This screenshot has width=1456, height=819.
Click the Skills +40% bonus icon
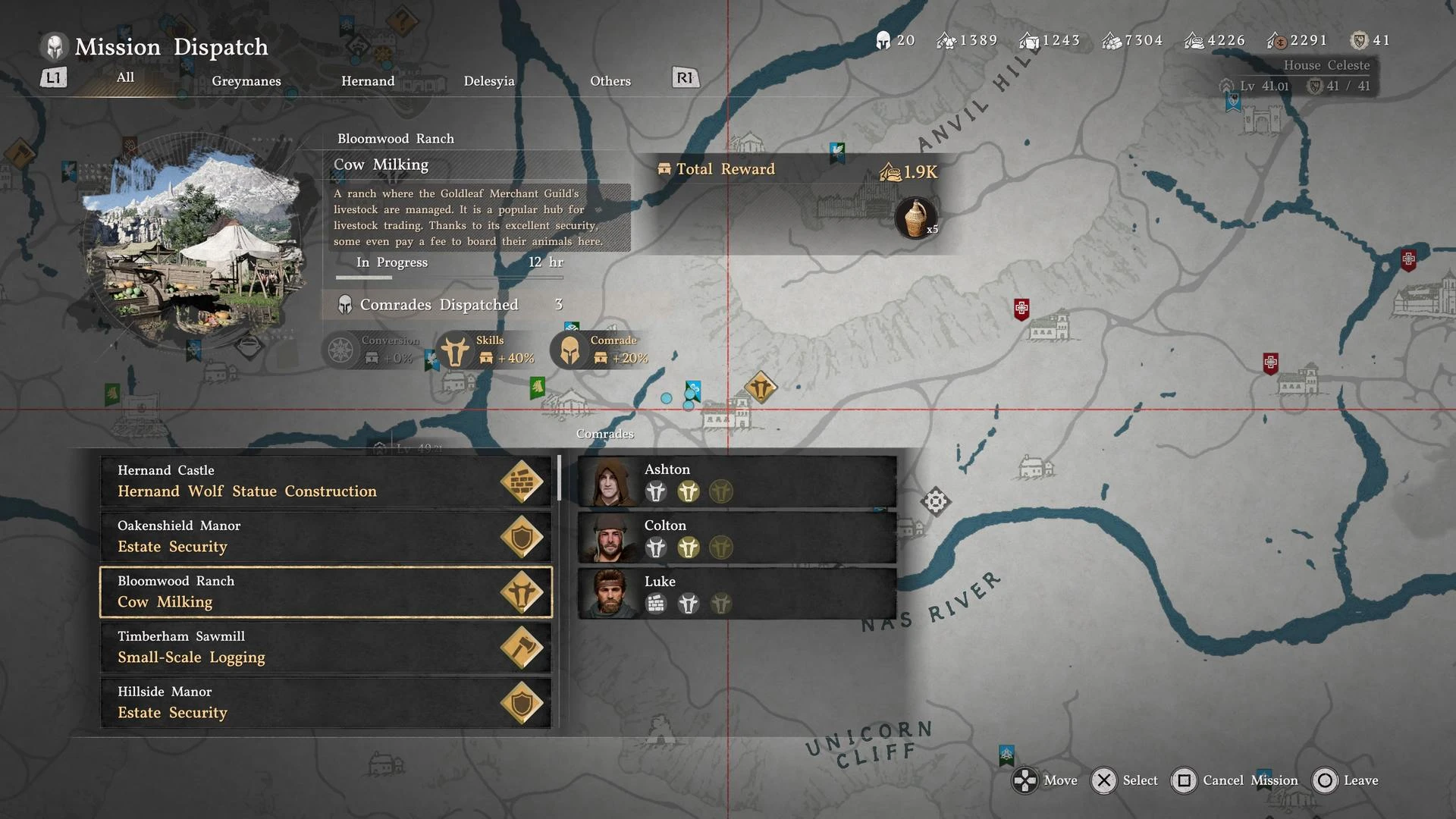pyautogui.click(x=456, y=350)
